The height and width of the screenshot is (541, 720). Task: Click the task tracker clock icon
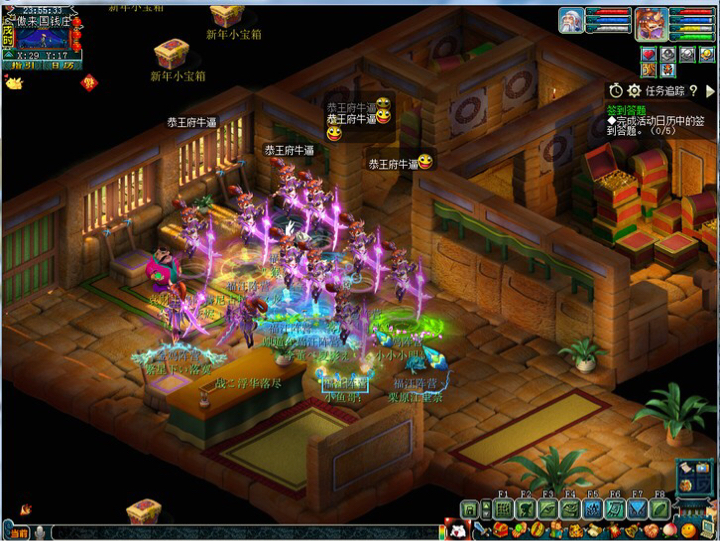click(x=616, y=90)
